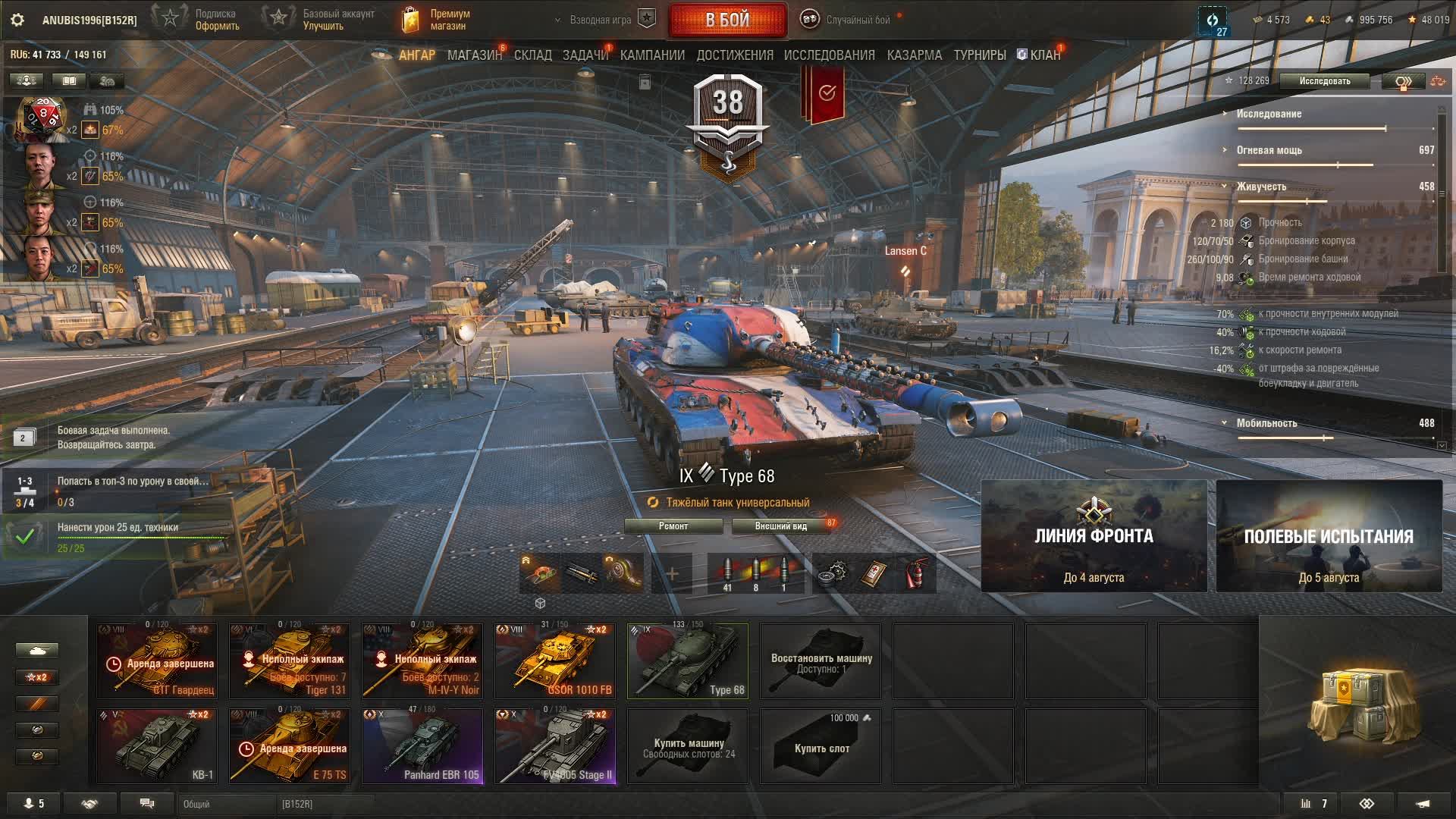Click the Ремонт button
Screen dimensions: 1456x819
point(673,526)
